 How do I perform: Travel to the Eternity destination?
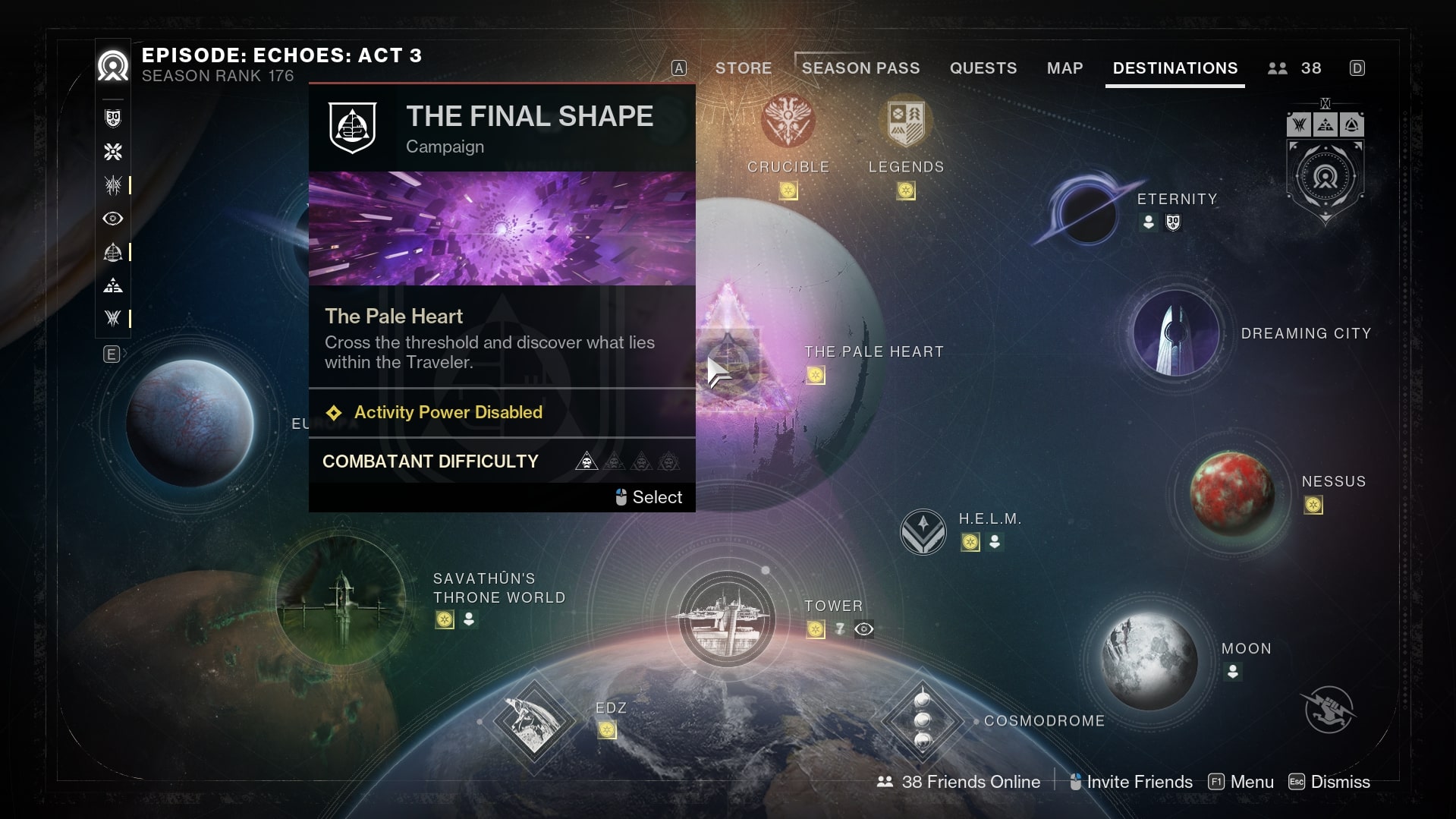[1086, 213]
